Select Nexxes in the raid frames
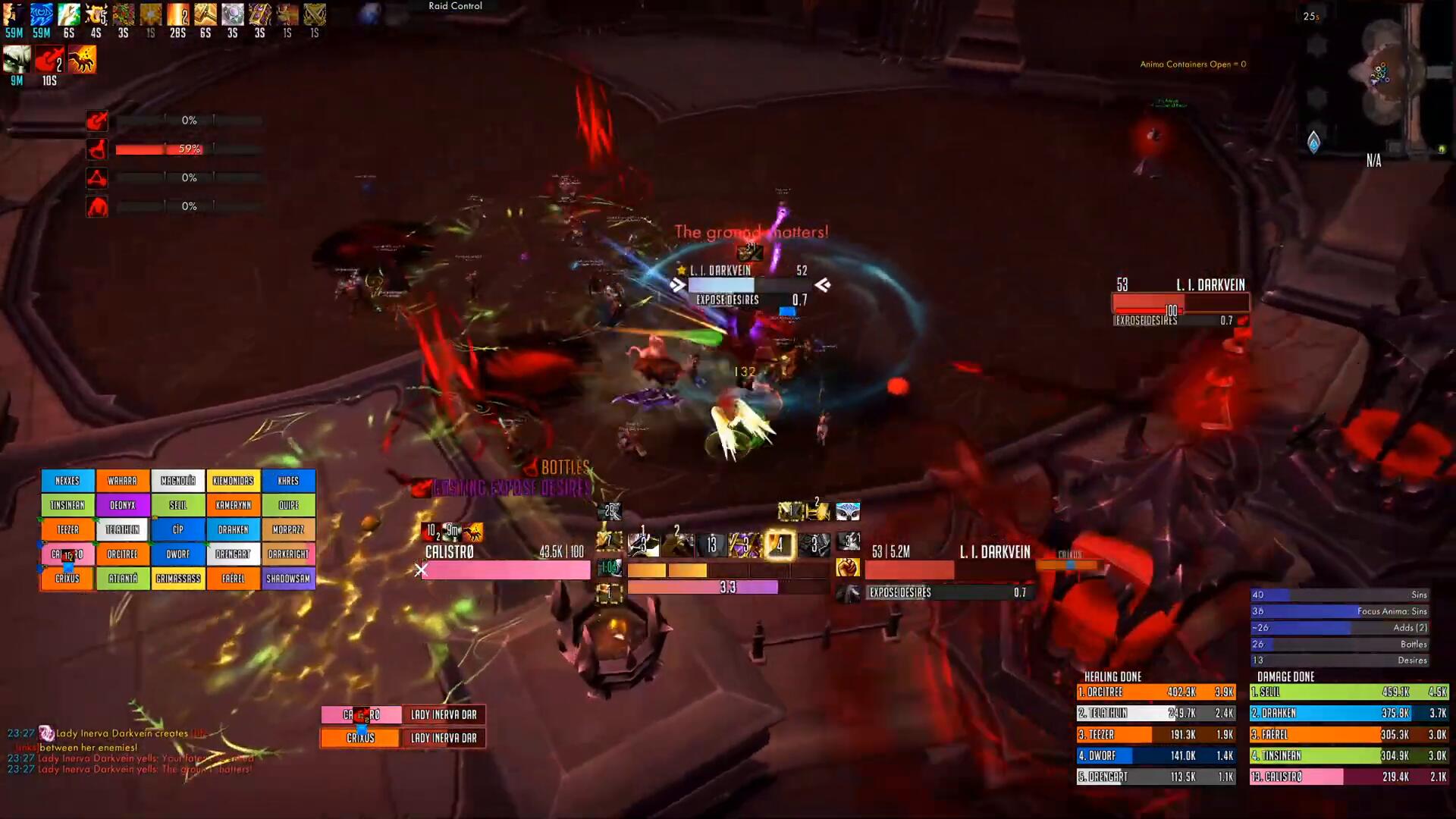The image size is (1456, 819). (x=67, y=481)
